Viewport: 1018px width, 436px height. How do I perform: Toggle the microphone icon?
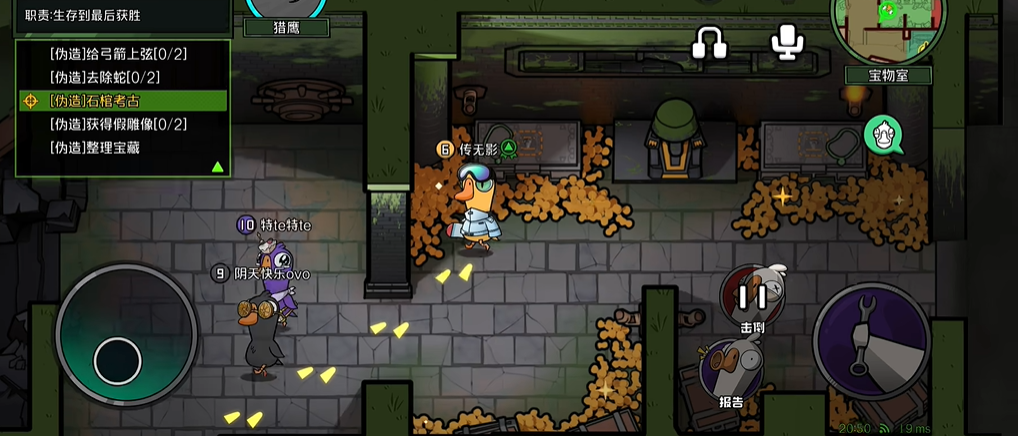787,42
